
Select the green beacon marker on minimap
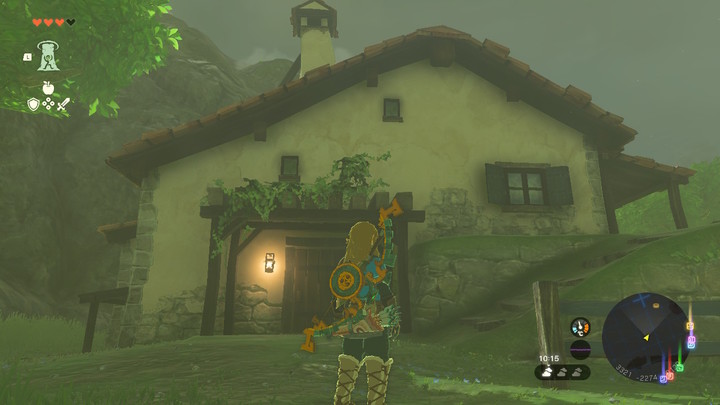[x=679, y=368]
